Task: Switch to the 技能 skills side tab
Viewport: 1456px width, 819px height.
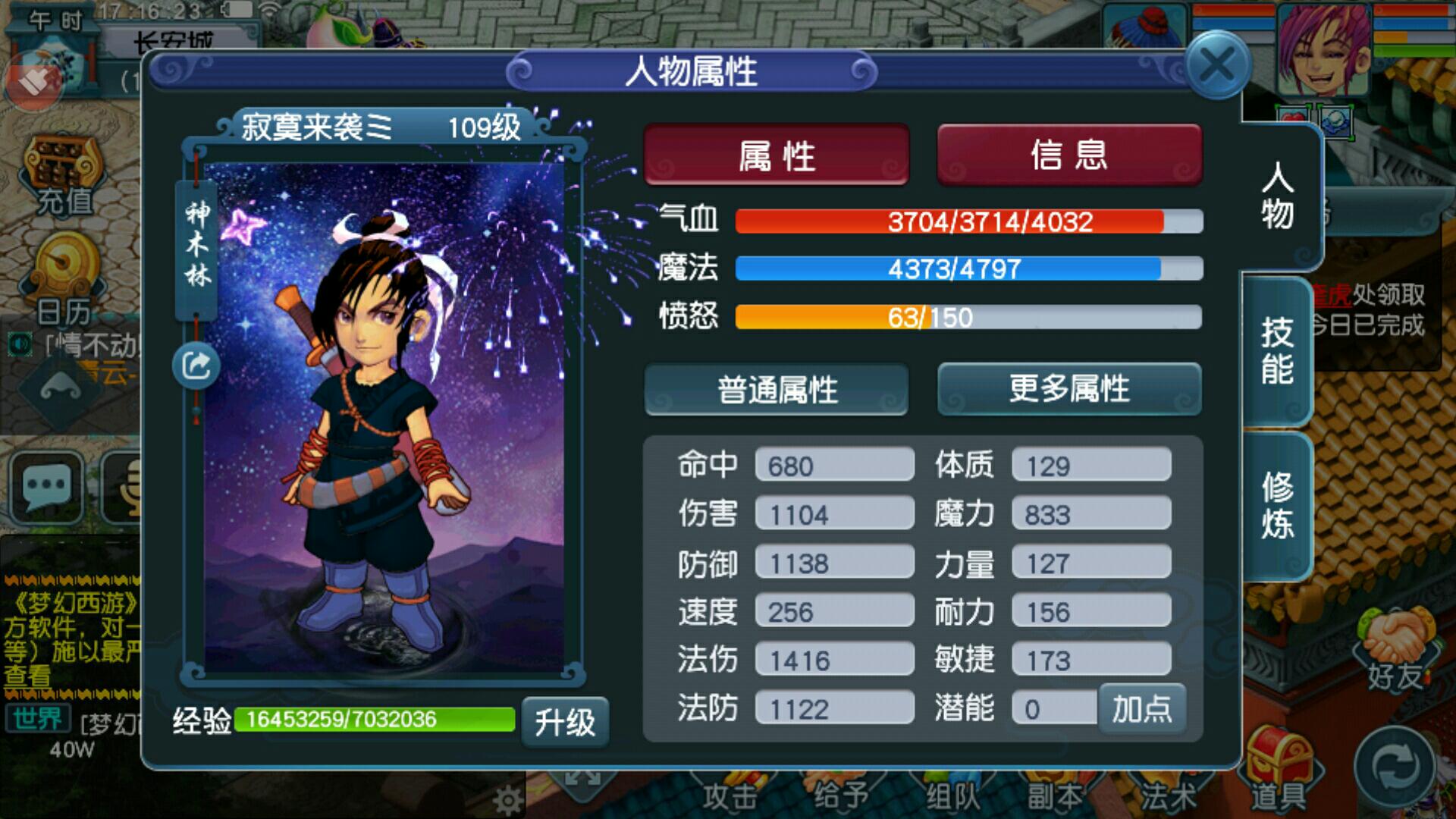Action: tap(1277, 351)
